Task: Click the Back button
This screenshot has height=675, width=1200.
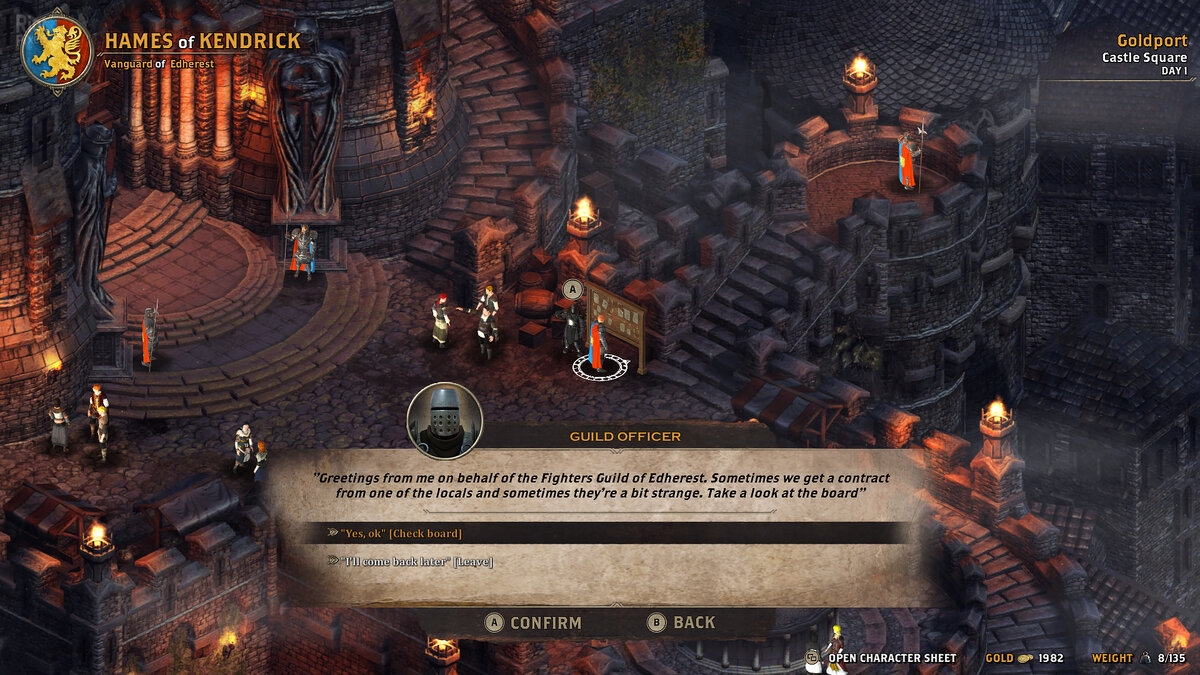Action: 682,622
